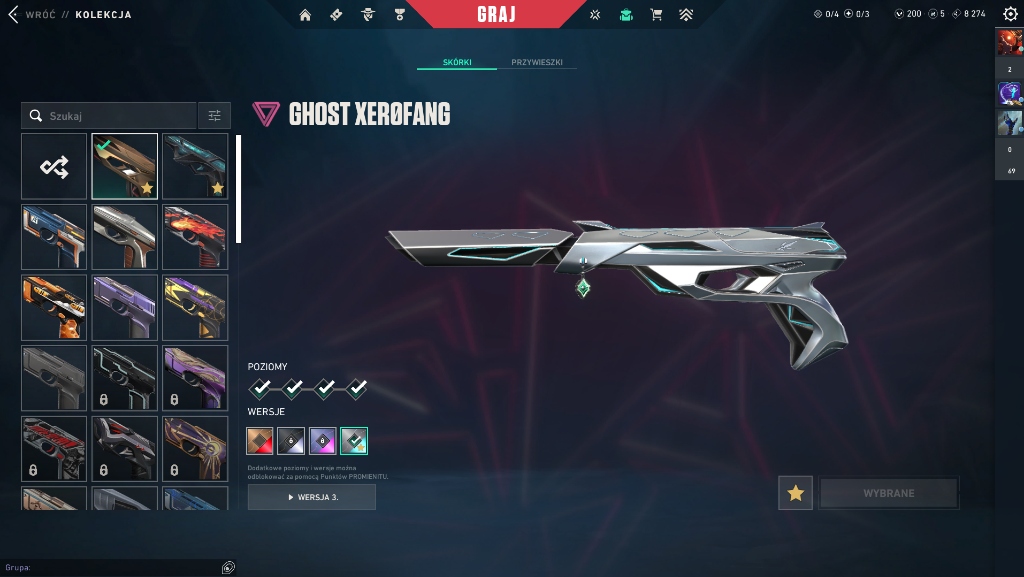Open the skin filter options
This screenshot has height=577, width=1024.
click(x=214, y=116)
